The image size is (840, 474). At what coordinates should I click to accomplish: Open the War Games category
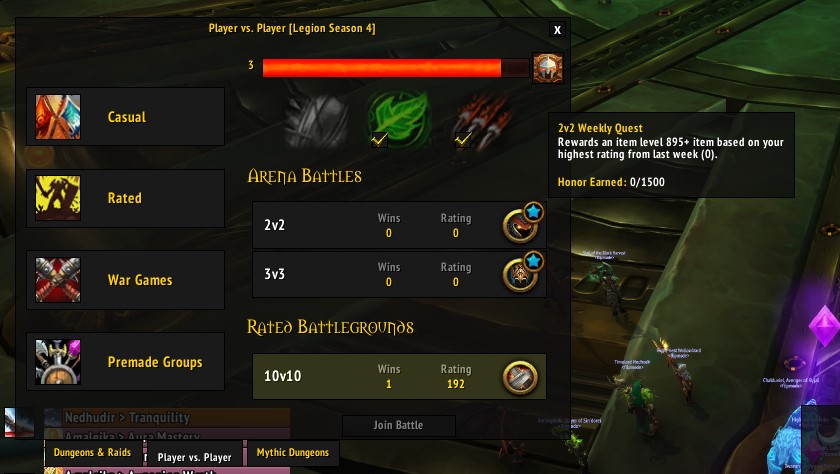click(126, 280)
